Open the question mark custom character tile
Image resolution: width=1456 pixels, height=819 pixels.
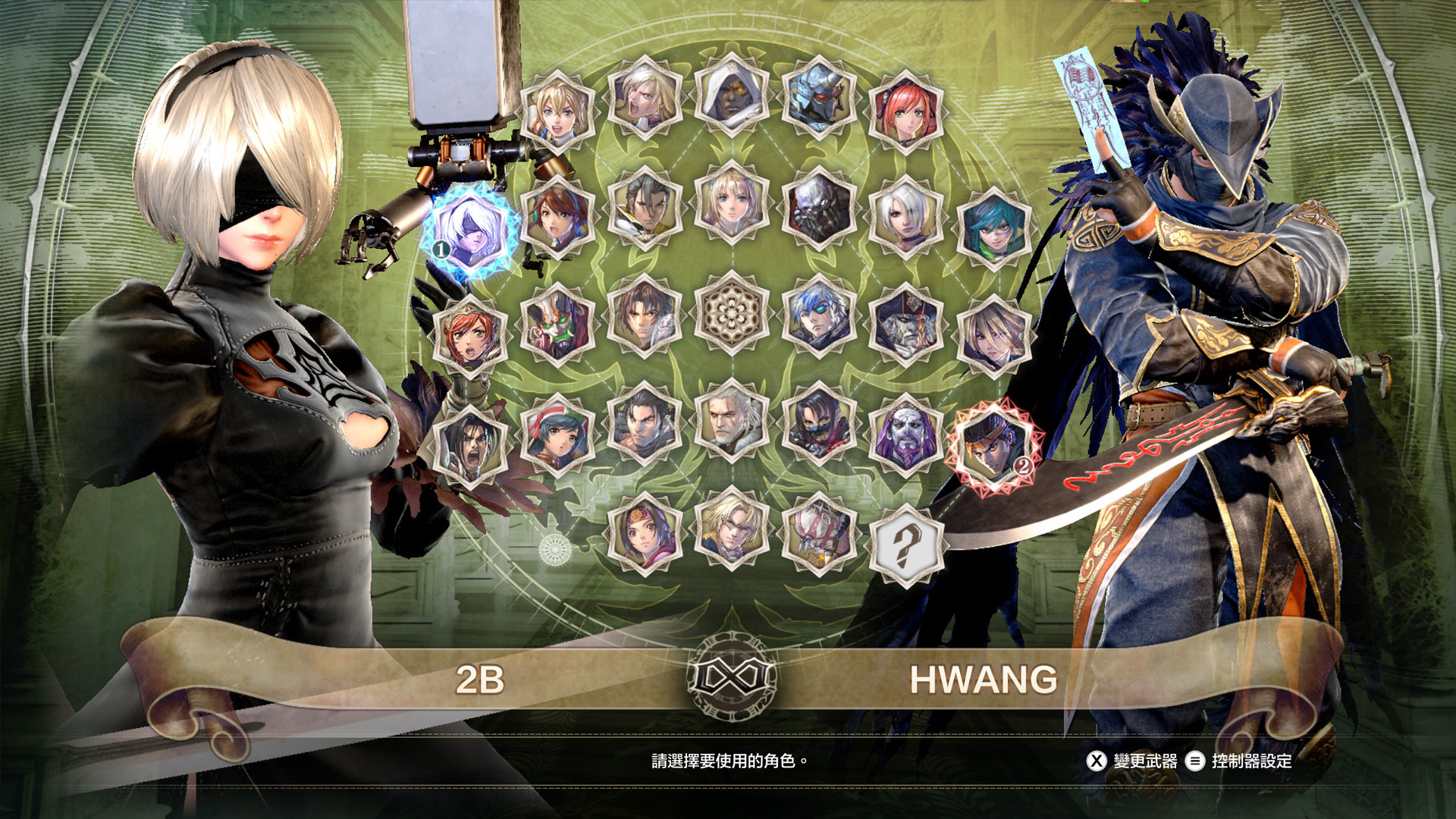click(906, 546)
